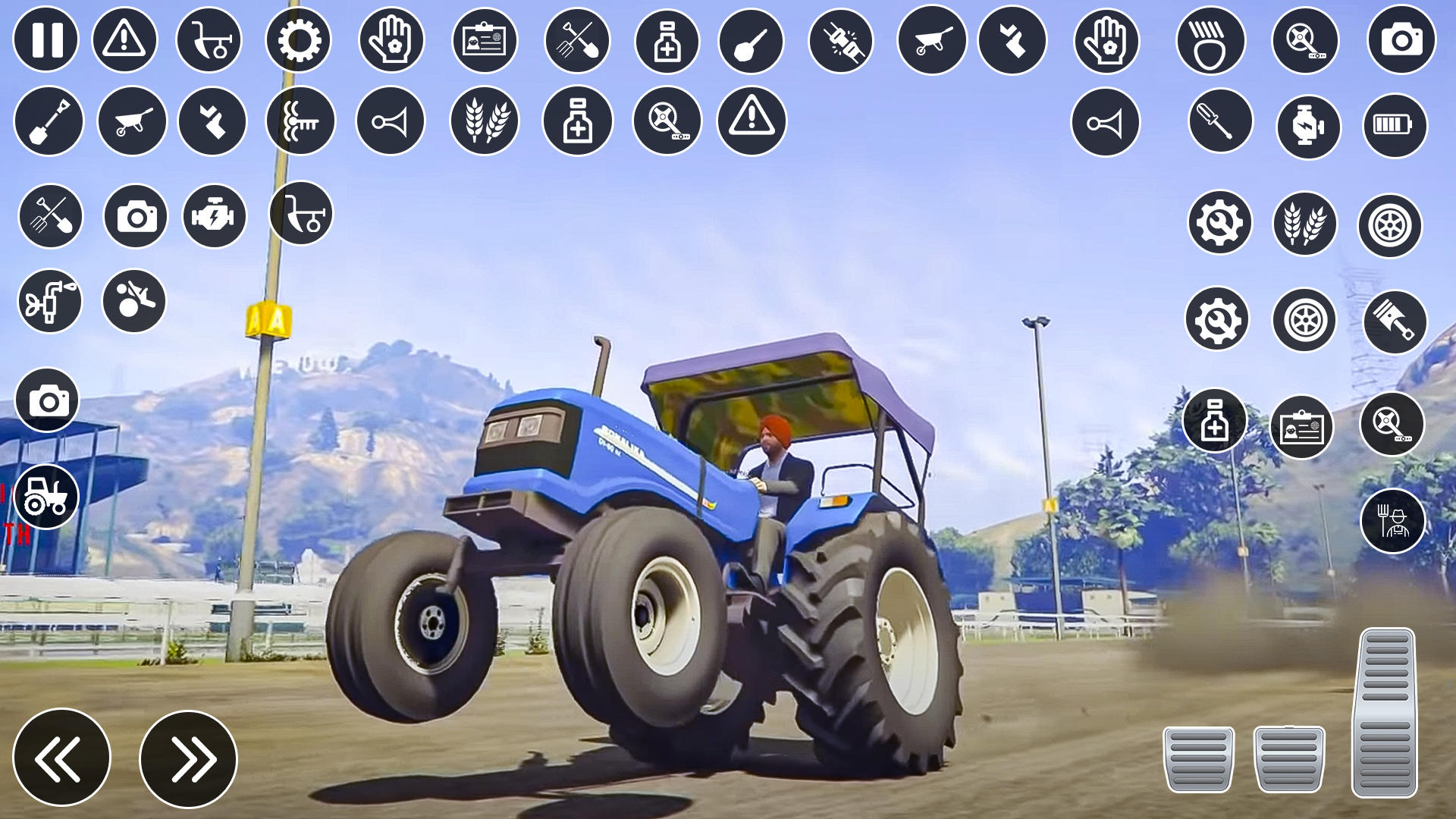Select the pitchfork and shovel tools icon
The height and width of the screenshot is (819, 1456).
click(578, 39)
